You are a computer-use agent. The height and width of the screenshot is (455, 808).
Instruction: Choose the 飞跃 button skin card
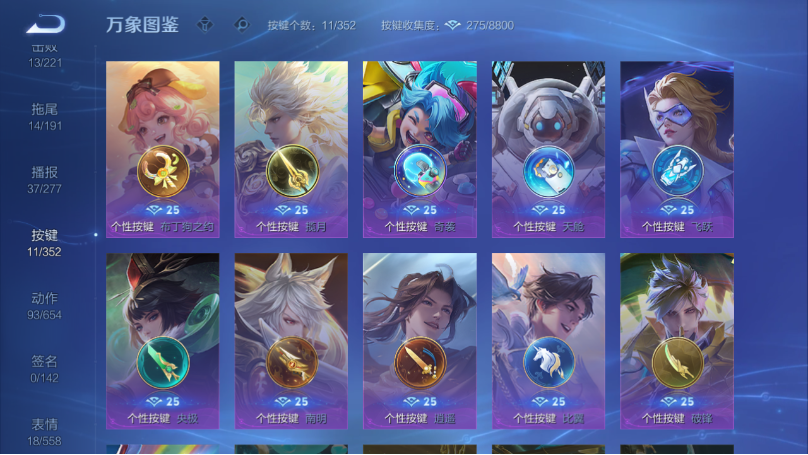pos(677,149)
